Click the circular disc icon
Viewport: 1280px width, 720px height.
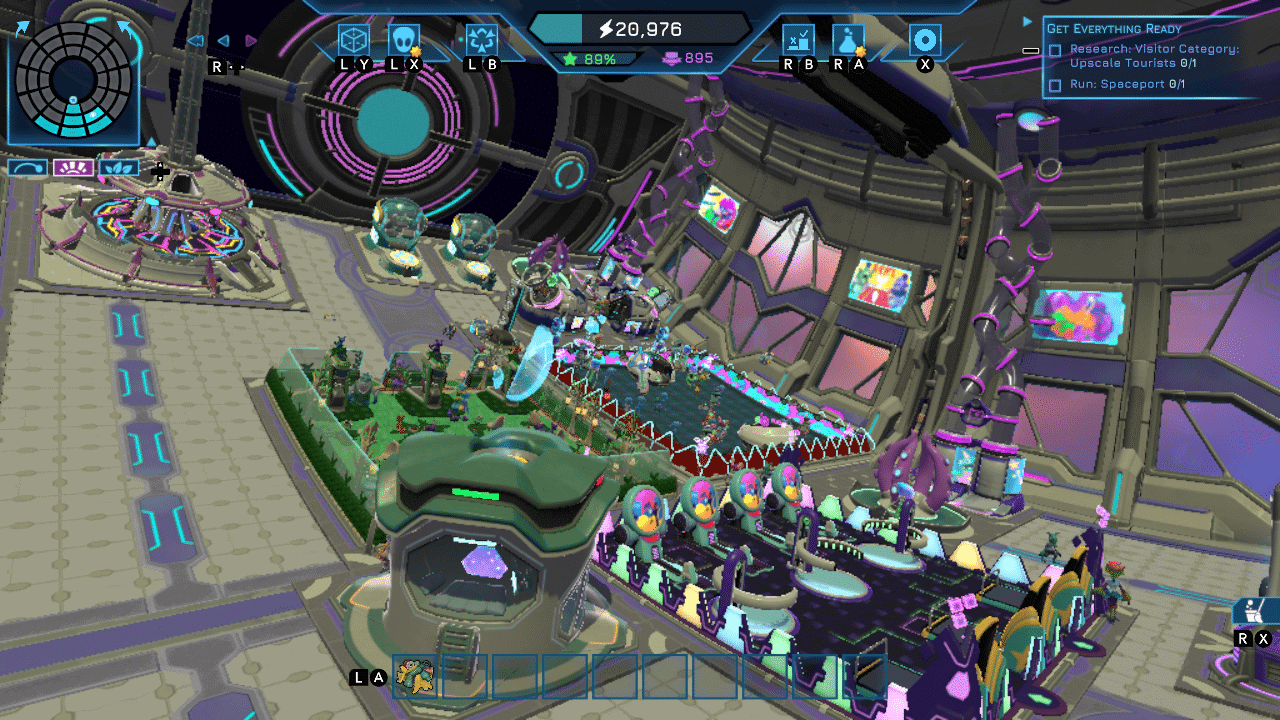[925, 41]
